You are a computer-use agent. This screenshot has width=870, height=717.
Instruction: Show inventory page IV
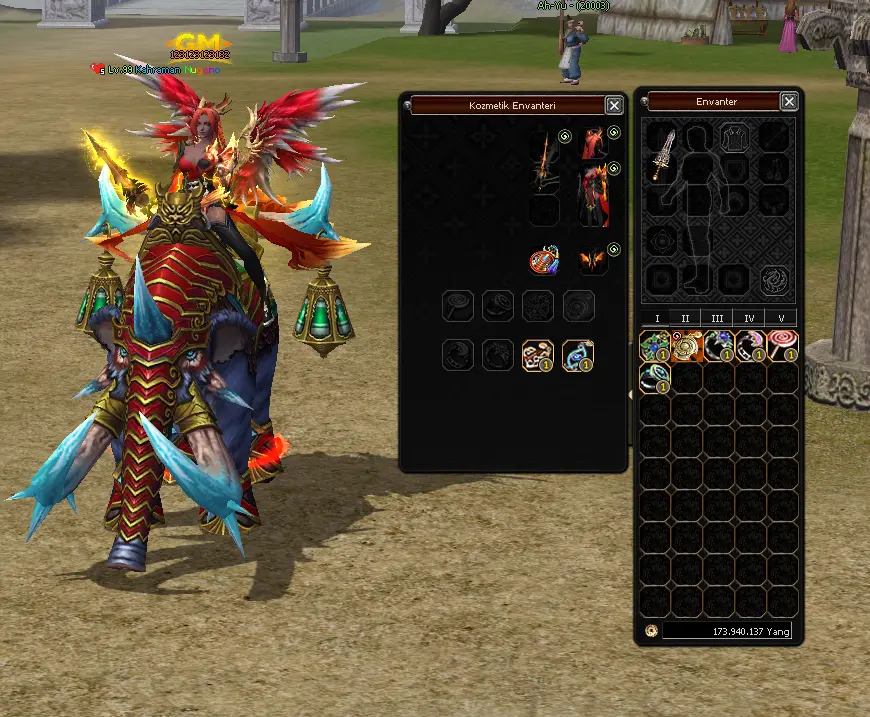(749, 318)
